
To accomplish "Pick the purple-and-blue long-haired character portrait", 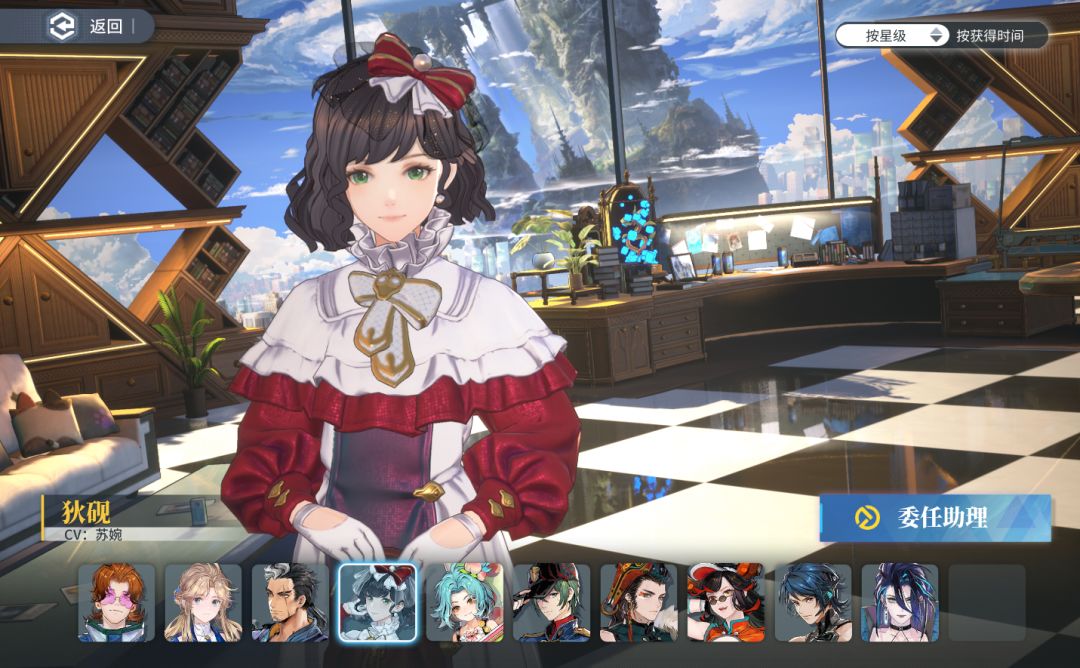I will tap(900, 602).
